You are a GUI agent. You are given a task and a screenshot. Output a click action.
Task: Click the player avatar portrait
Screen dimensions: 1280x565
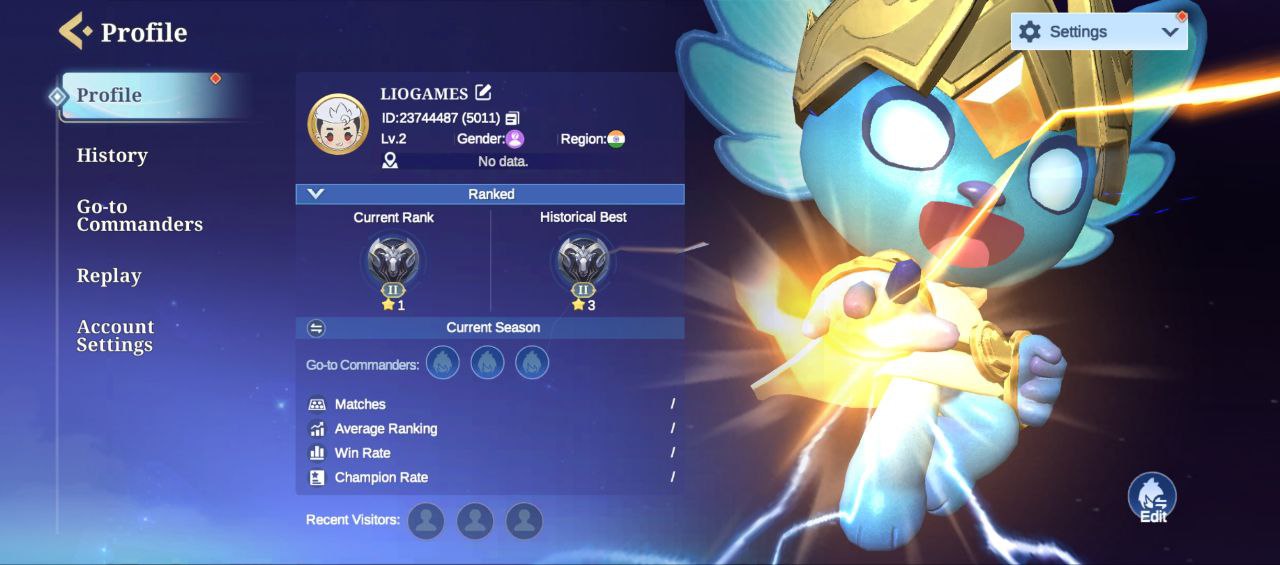[337, 125]
